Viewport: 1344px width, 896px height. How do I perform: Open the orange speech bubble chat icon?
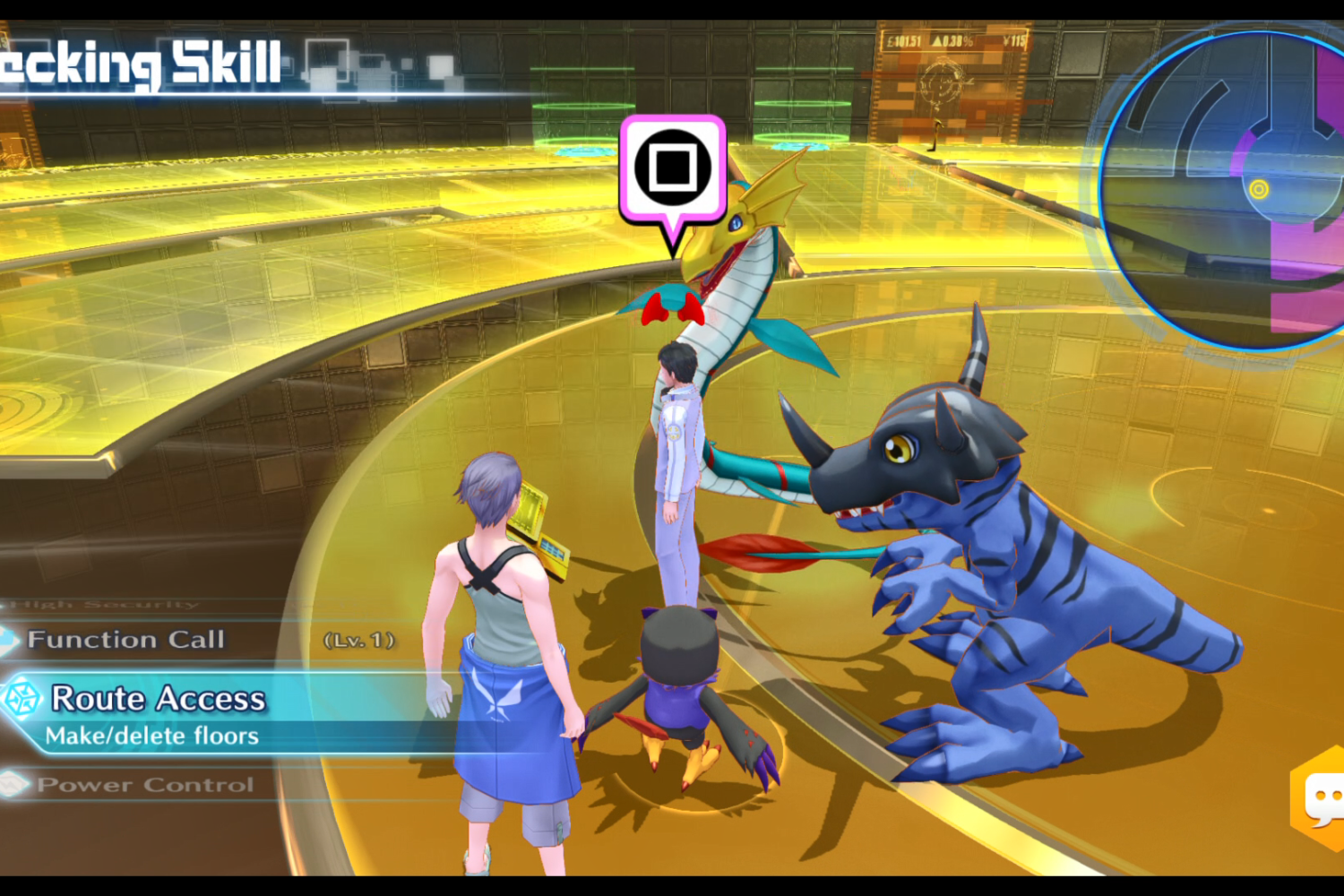[x=1322, y=797]
